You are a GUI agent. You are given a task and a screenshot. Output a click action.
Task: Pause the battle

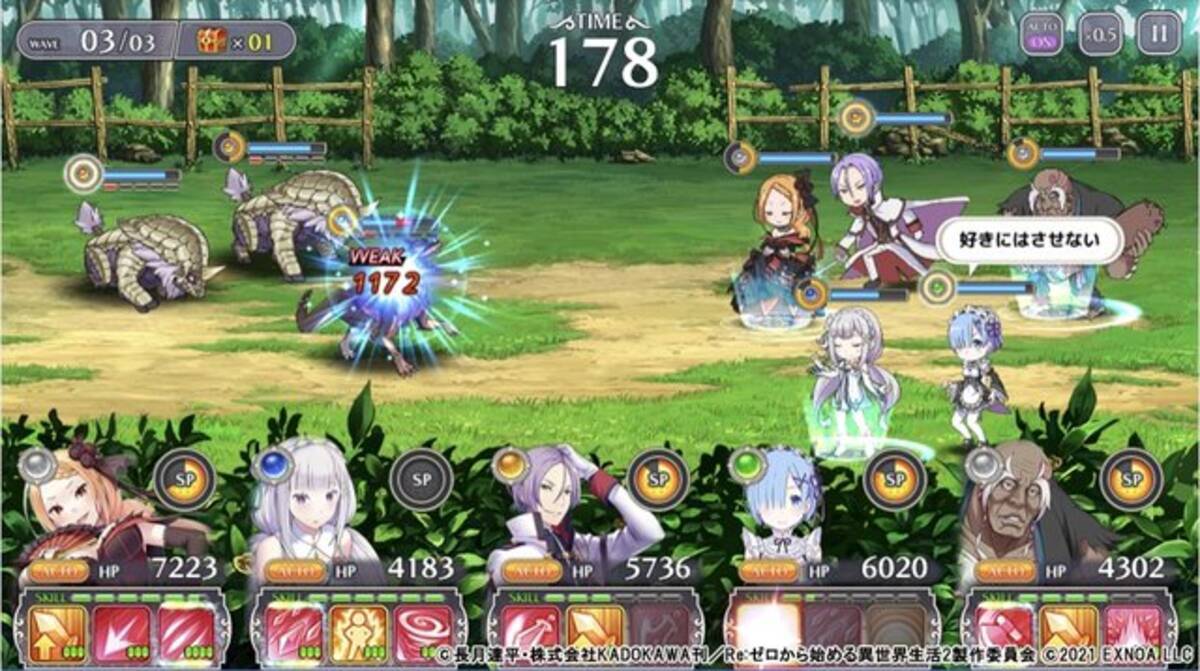tap(1158, 38)
